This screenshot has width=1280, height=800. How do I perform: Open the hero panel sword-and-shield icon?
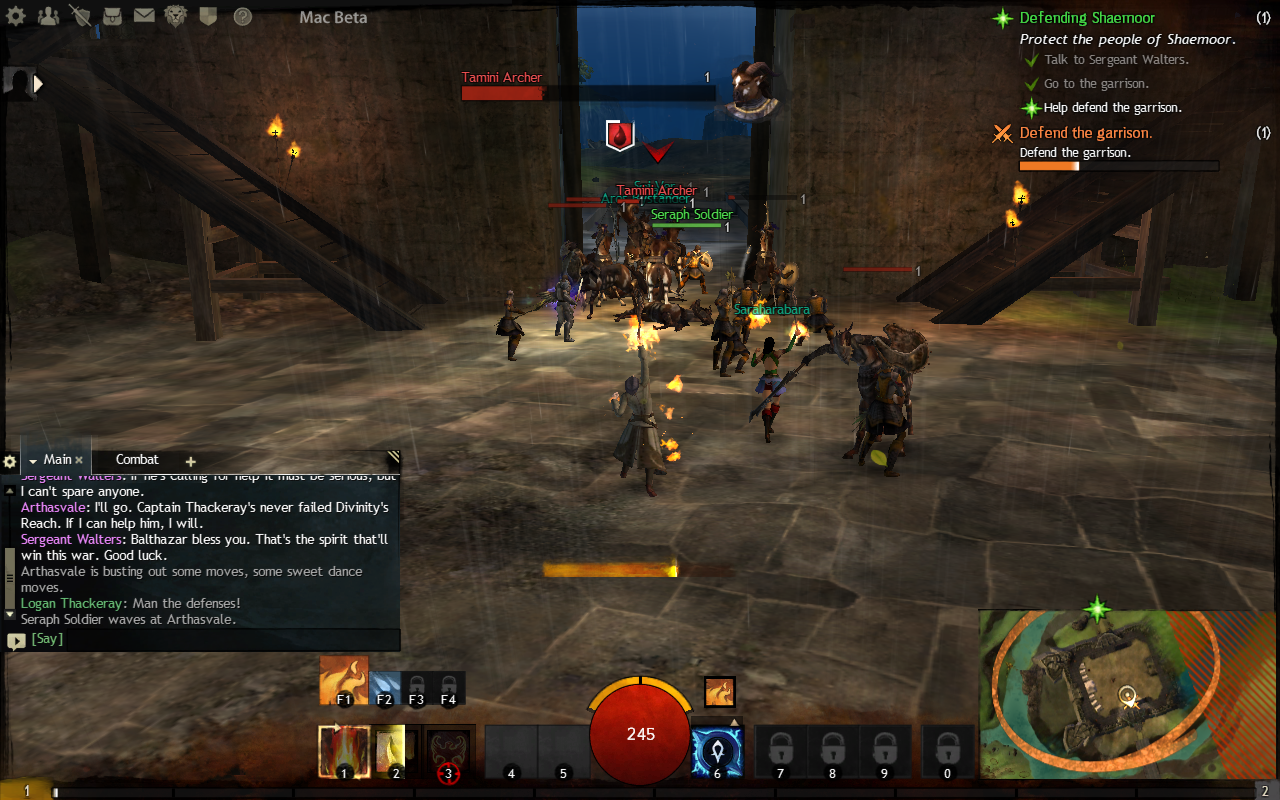click(81, 16)
